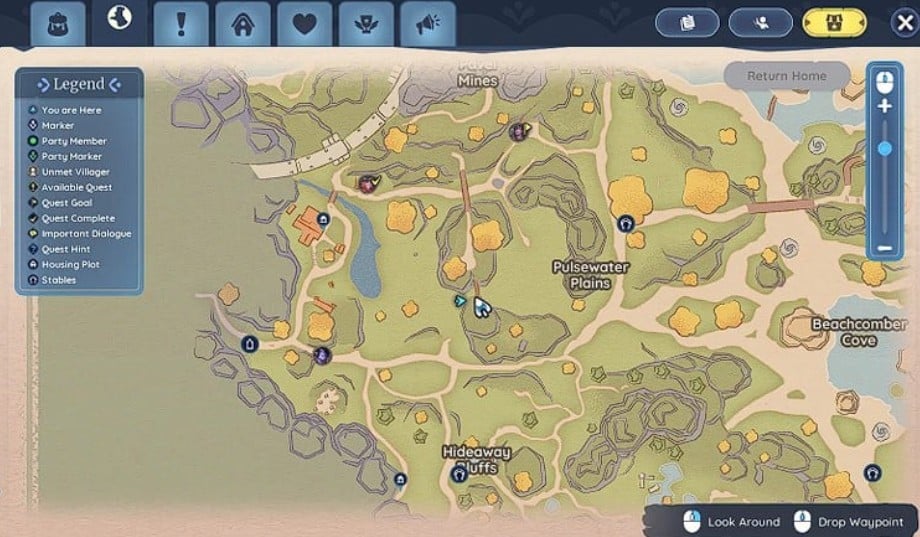Viewport: 920px width, 537px height.
Task: Click the map zoom slider handle
Action: pos(884,149)
